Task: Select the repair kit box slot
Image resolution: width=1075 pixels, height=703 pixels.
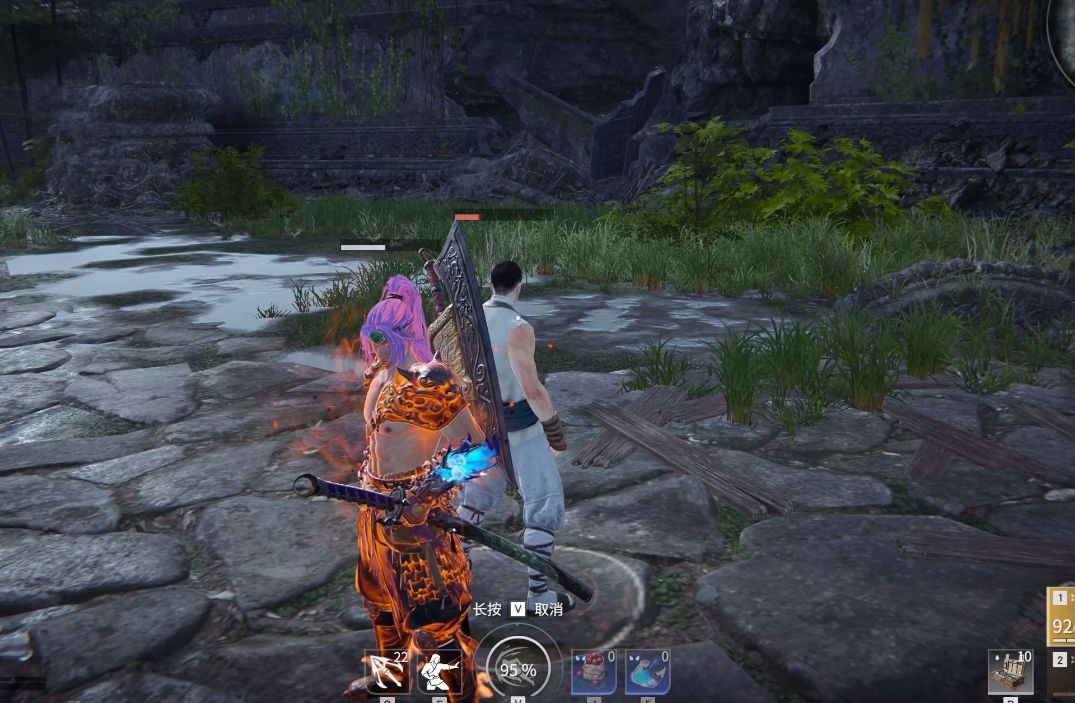Action: point(1010,671)
